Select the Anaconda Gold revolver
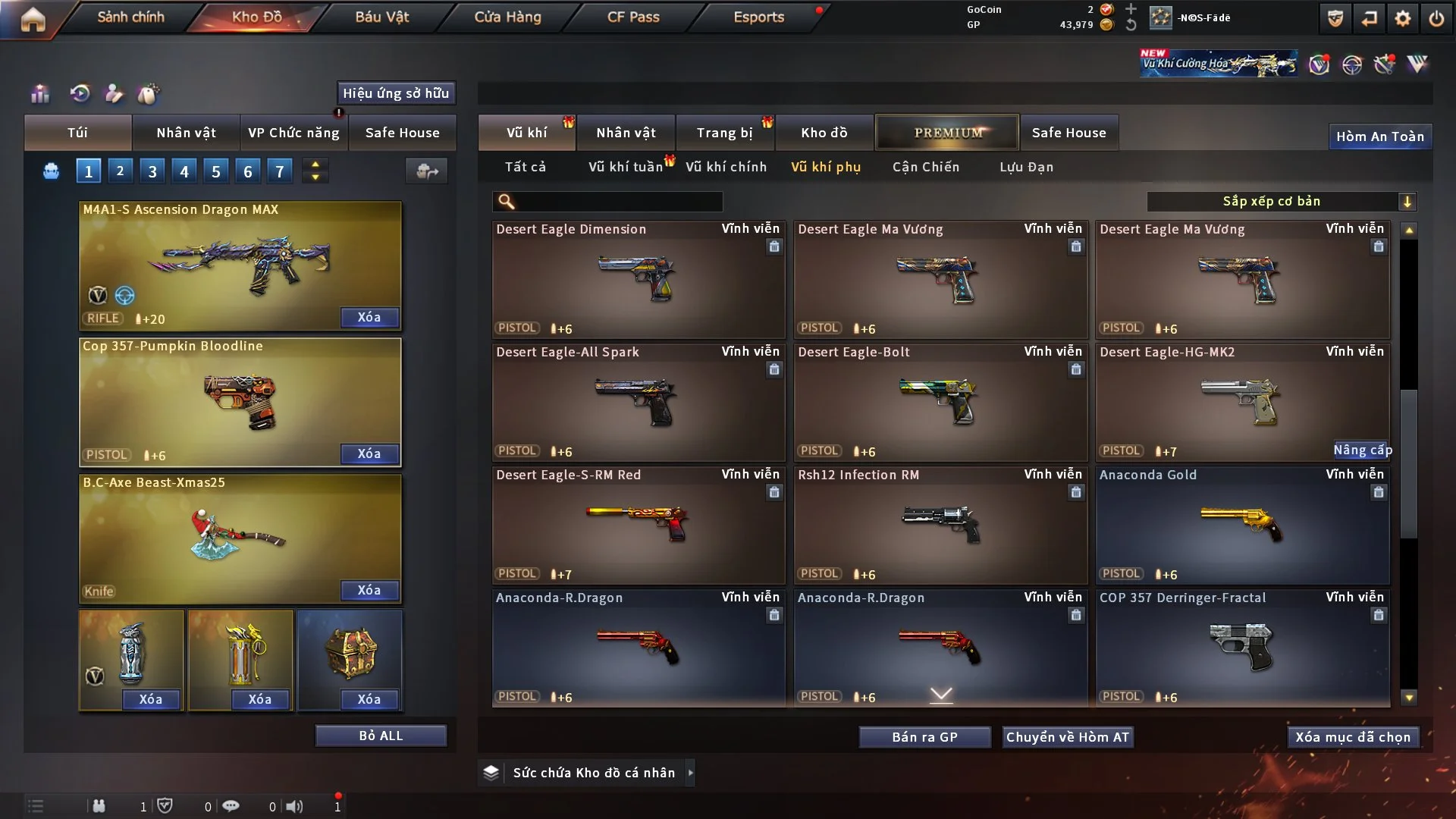1456x819 pixels. click(1242, 525)
